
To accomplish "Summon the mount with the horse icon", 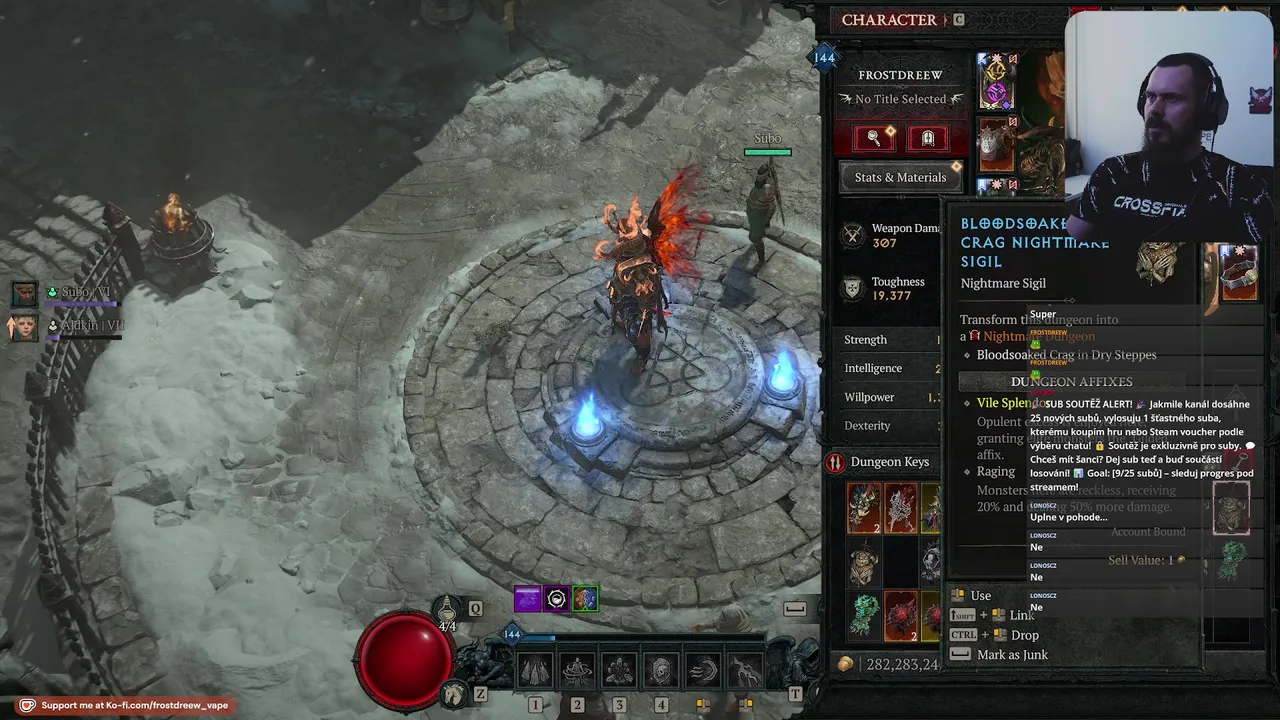I will coord(455,692).
